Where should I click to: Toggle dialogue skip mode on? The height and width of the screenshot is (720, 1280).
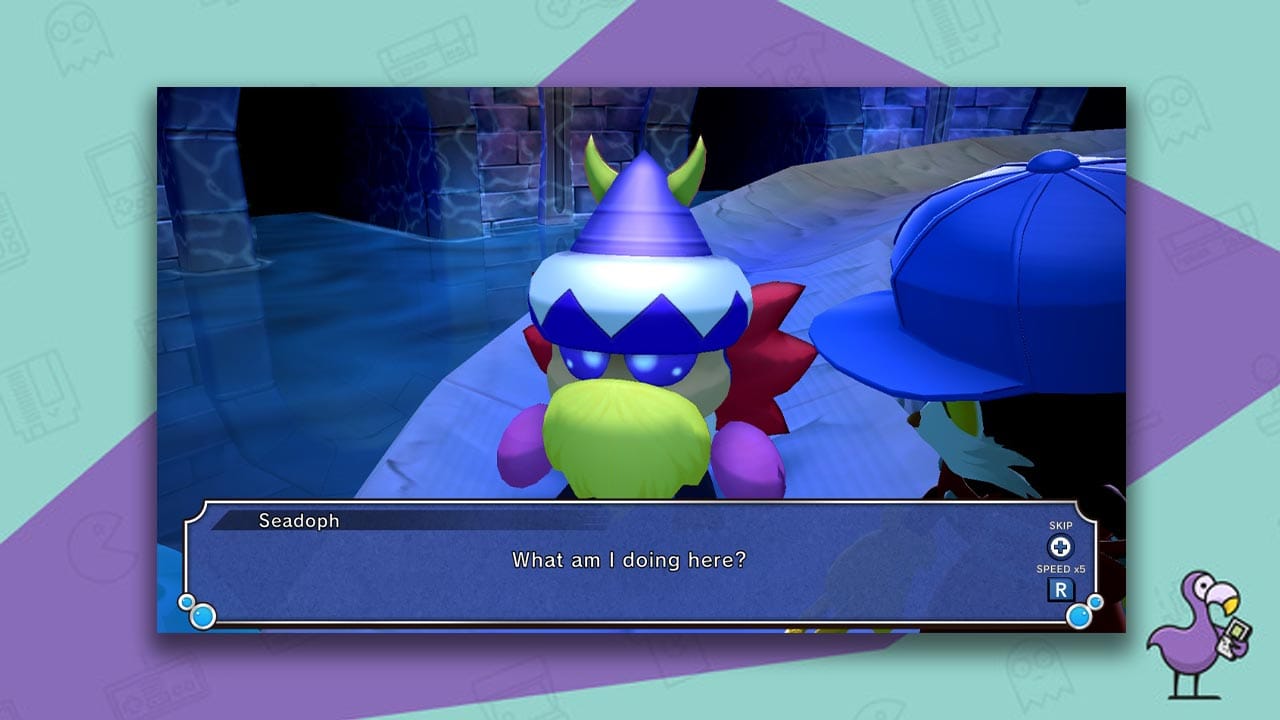pyautogui.click(x=1059, y=548)
